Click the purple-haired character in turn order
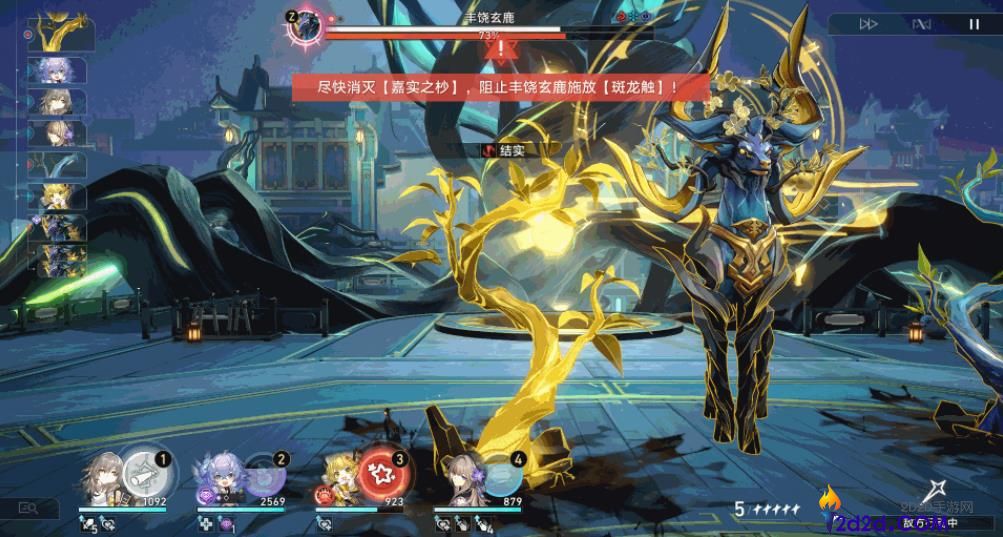 click(x=61, y=71)
